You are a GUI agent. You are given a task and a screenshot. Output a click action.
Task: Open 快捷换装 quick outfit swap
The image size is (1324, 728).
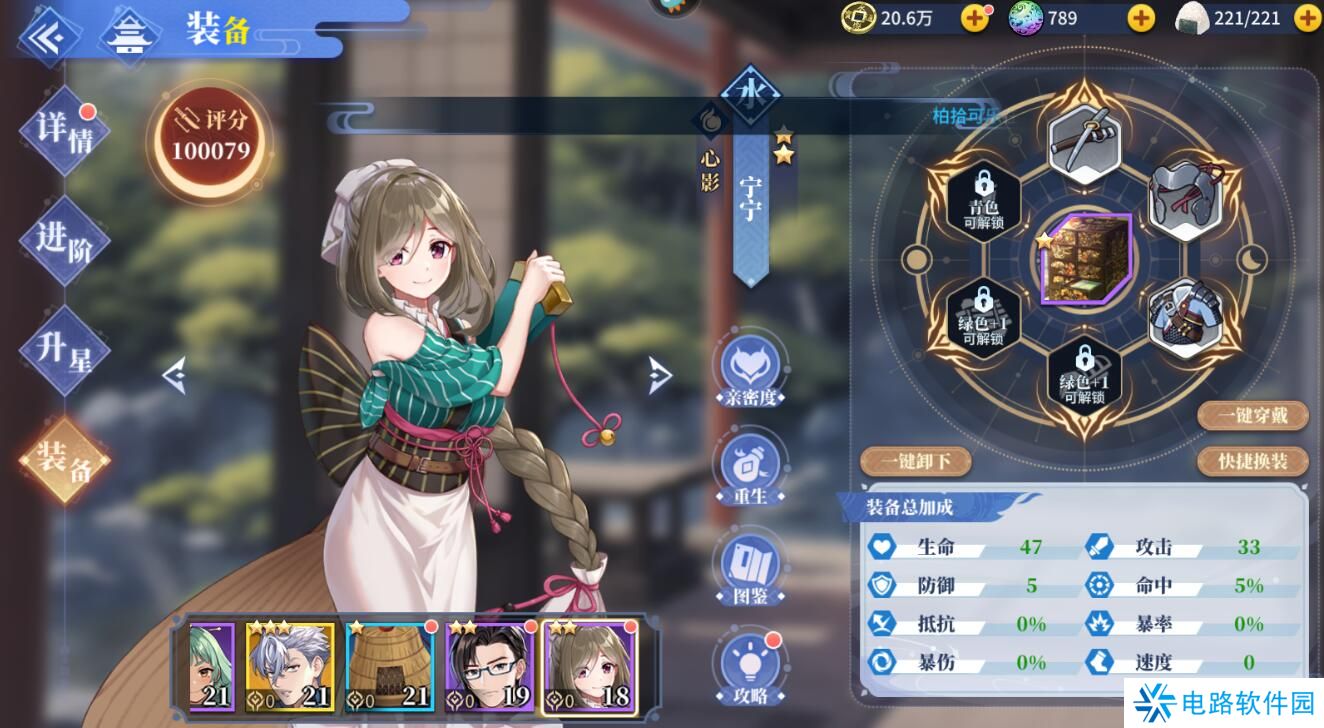coord(1253,461)
